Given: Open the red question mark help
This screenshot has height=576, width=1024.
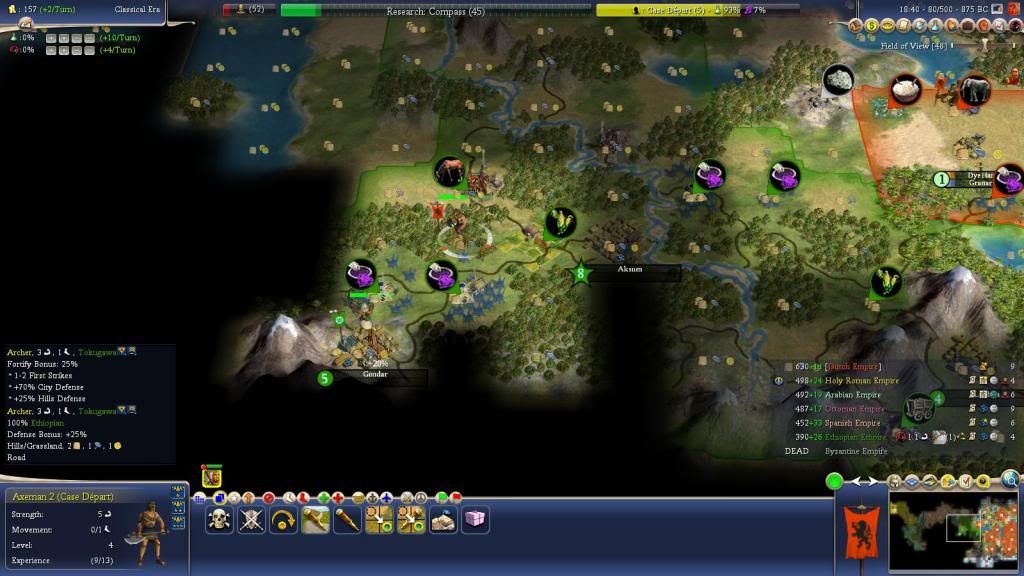Looking at the screenshot, I should pos(1014,8).
